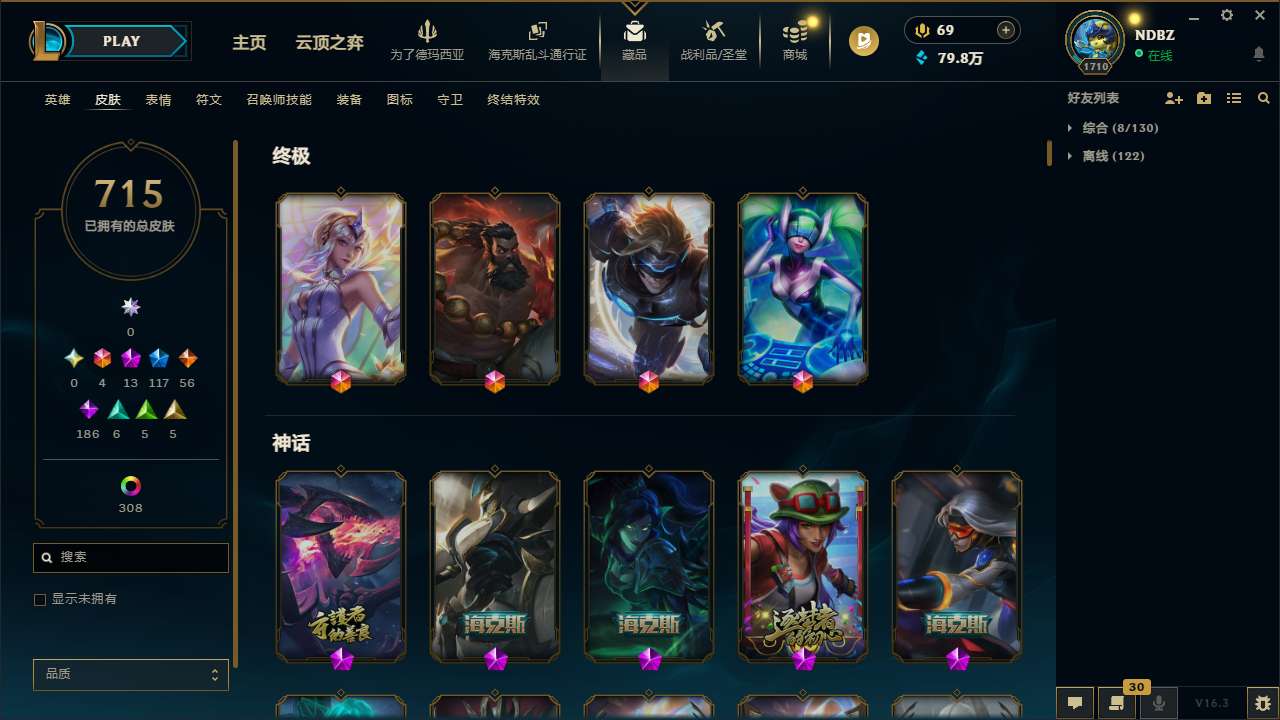This screenshot has width=1280, height=720.
Task: Click the 搜索 search input field
Action: pos(130,557)
